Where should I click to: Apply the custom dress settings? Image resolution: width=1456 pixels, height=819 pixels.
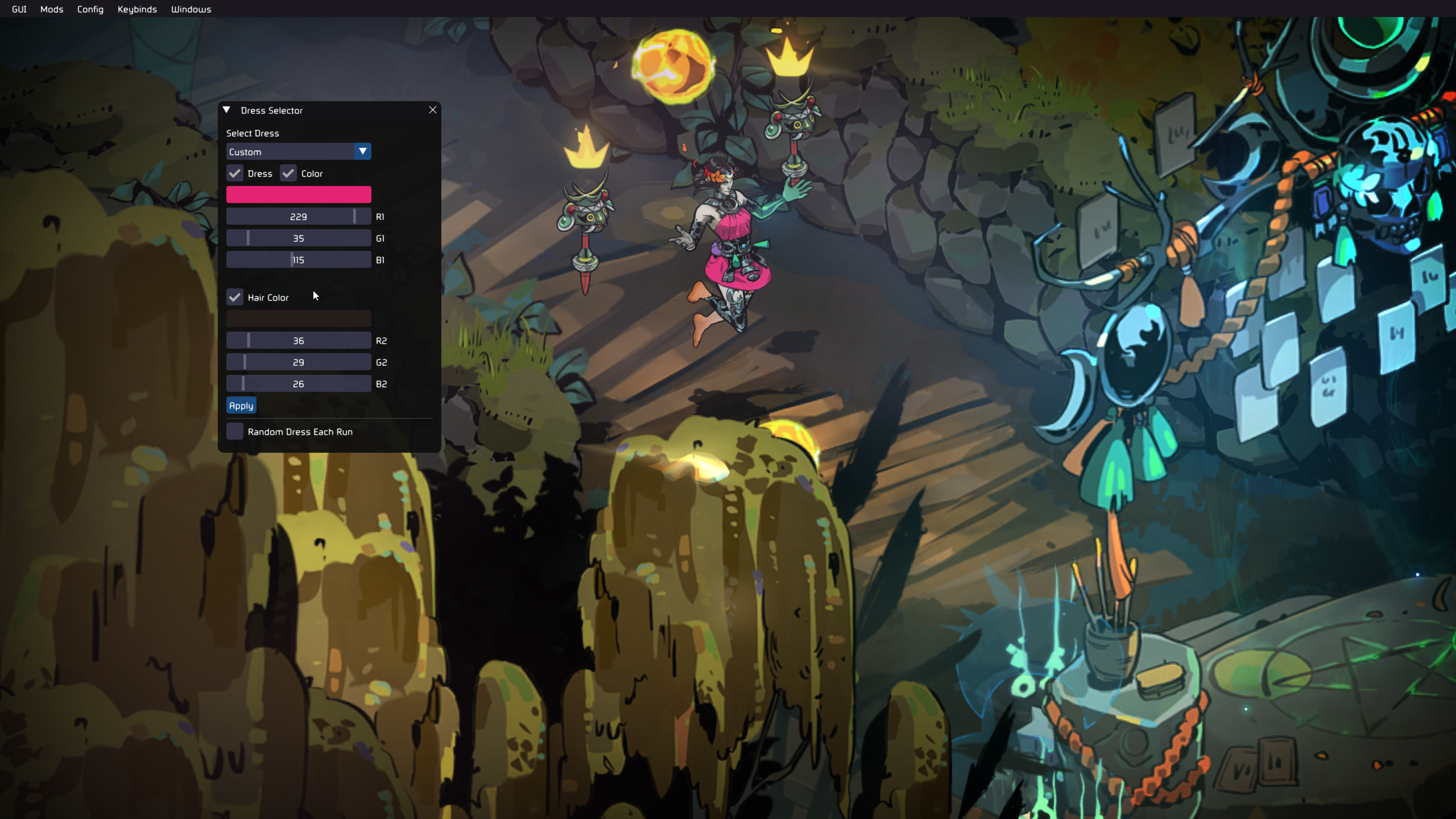[x=241, y=406]
